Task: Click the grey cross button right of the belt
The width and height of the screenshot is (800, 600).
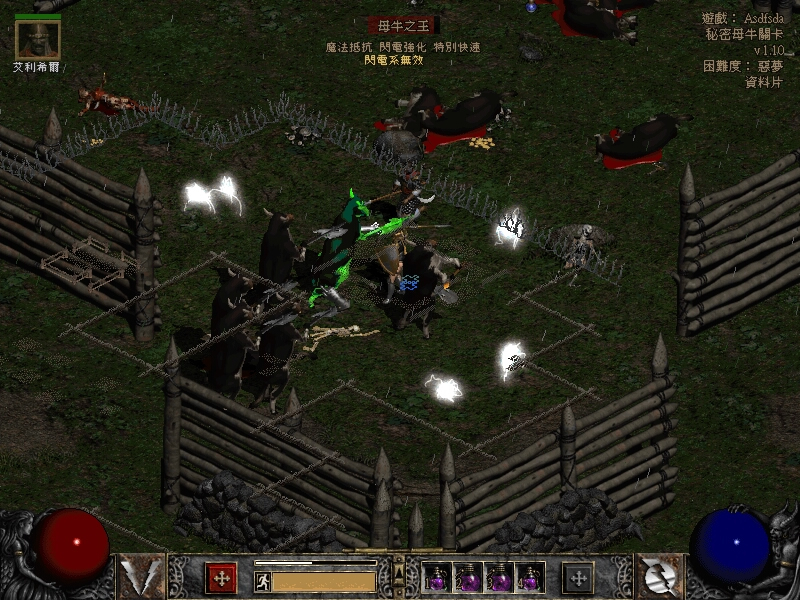Action: pos(578,577)
